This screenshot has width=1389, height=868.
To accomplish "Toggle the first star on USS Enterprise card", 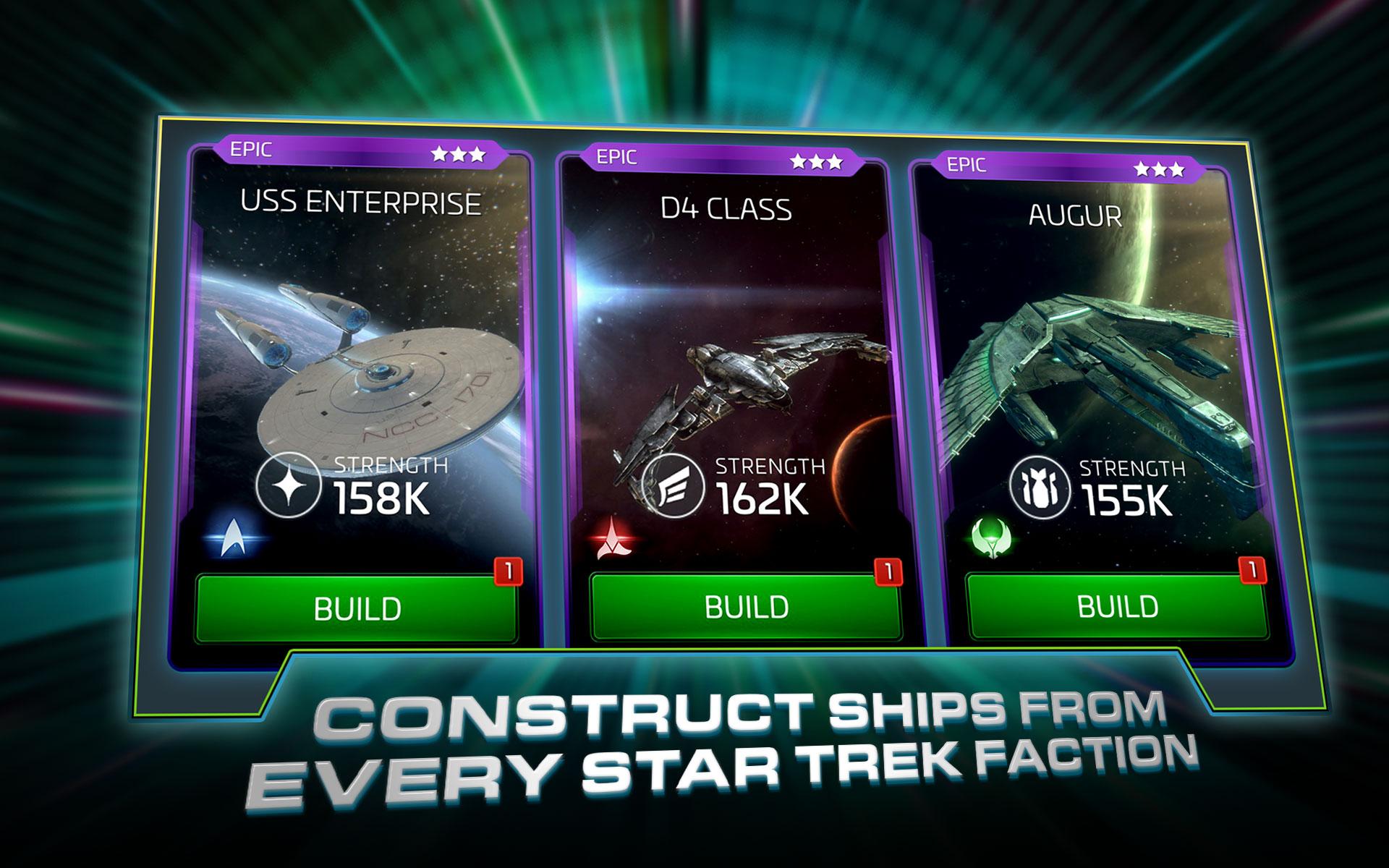I will pos(440,153).
